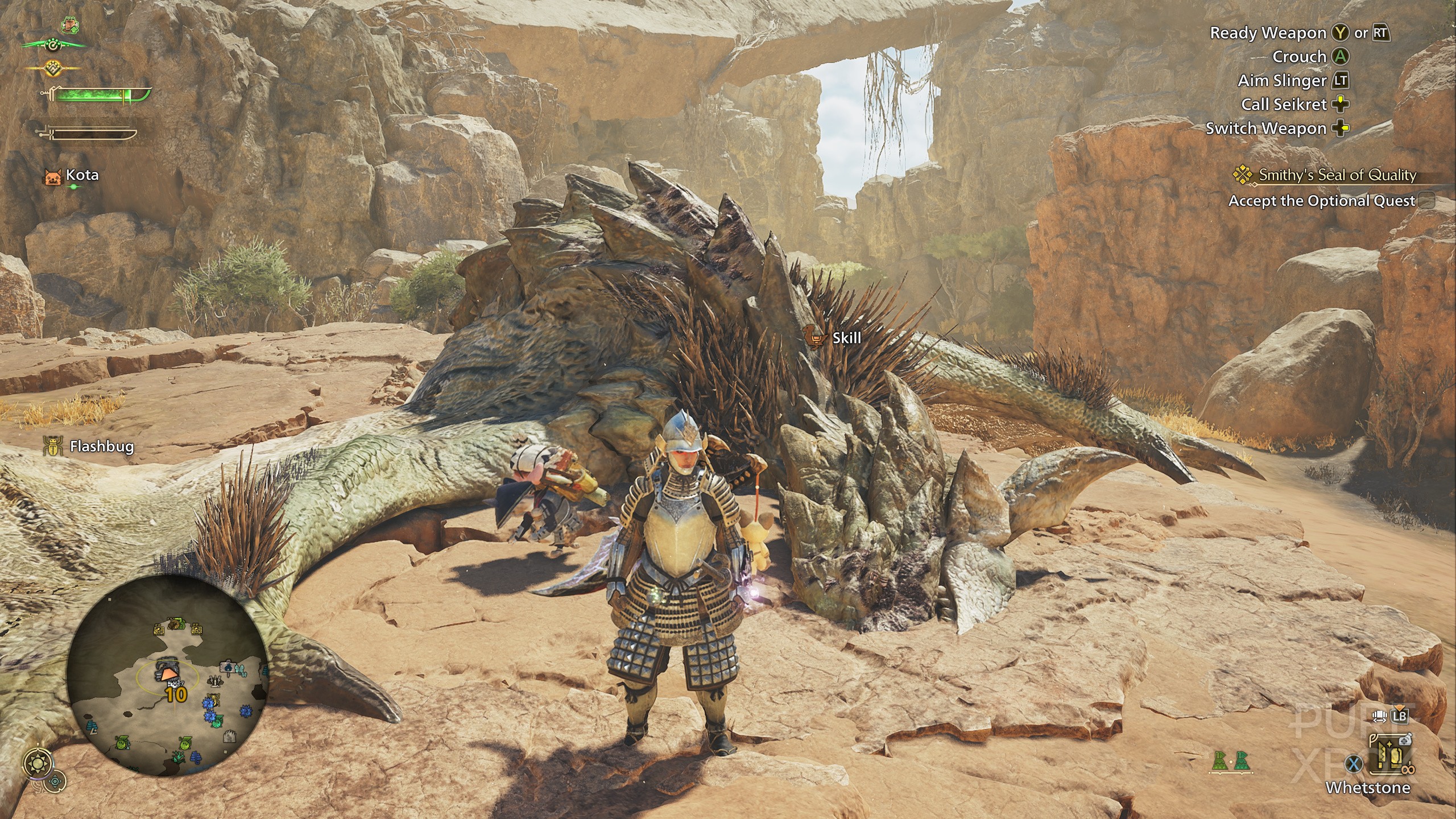Select the Kota palico cat icon

click(52, 177)
